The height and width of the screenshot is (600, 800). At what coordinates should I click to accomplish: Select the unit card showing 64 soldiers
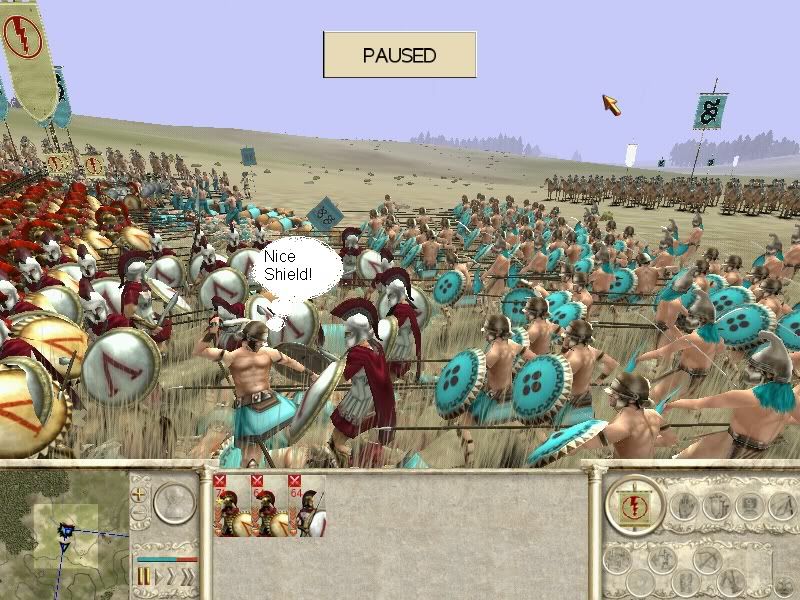308,505
